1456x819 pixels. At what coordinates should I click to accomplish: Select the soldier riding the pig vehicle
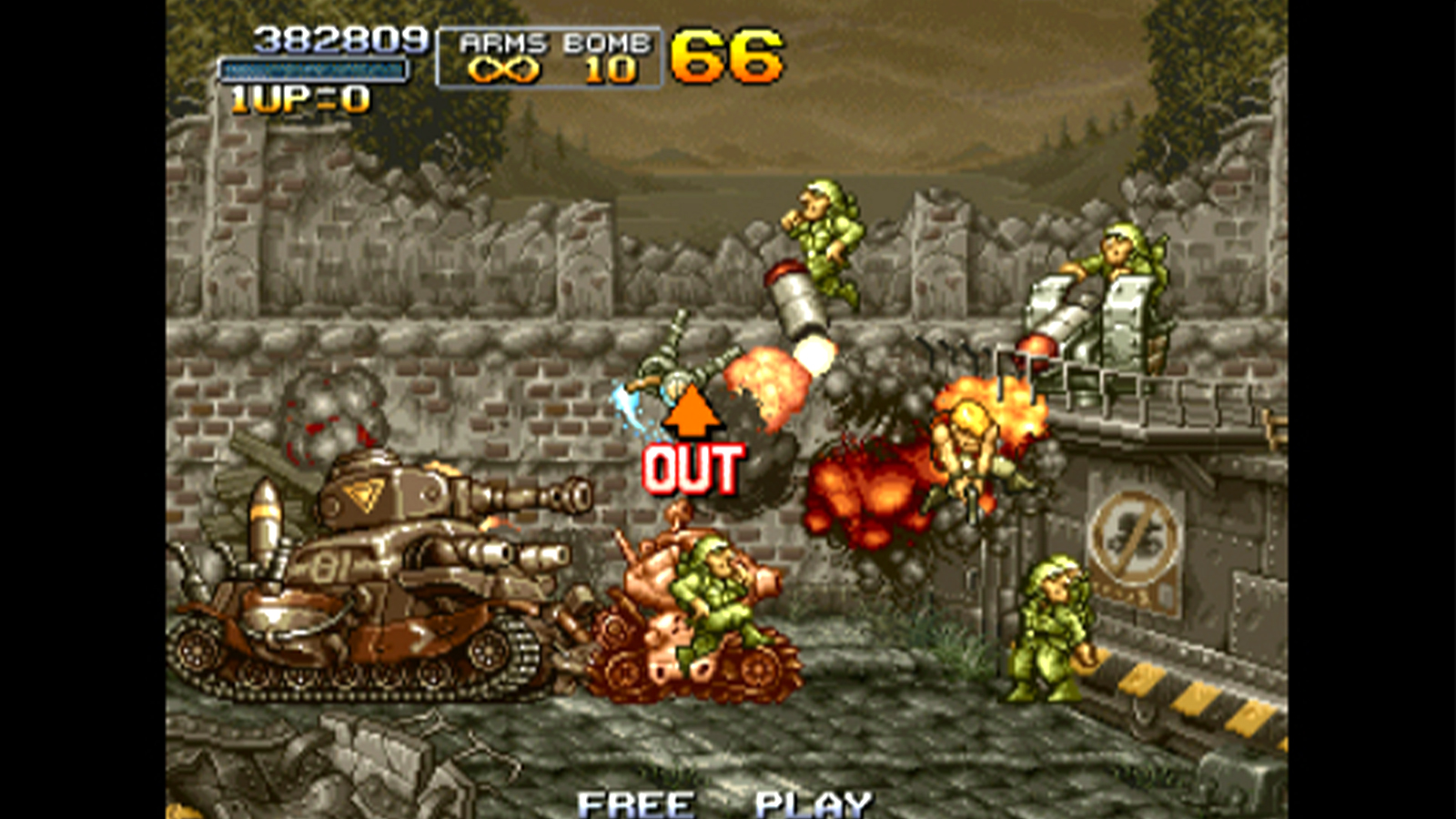coord(714,591)
